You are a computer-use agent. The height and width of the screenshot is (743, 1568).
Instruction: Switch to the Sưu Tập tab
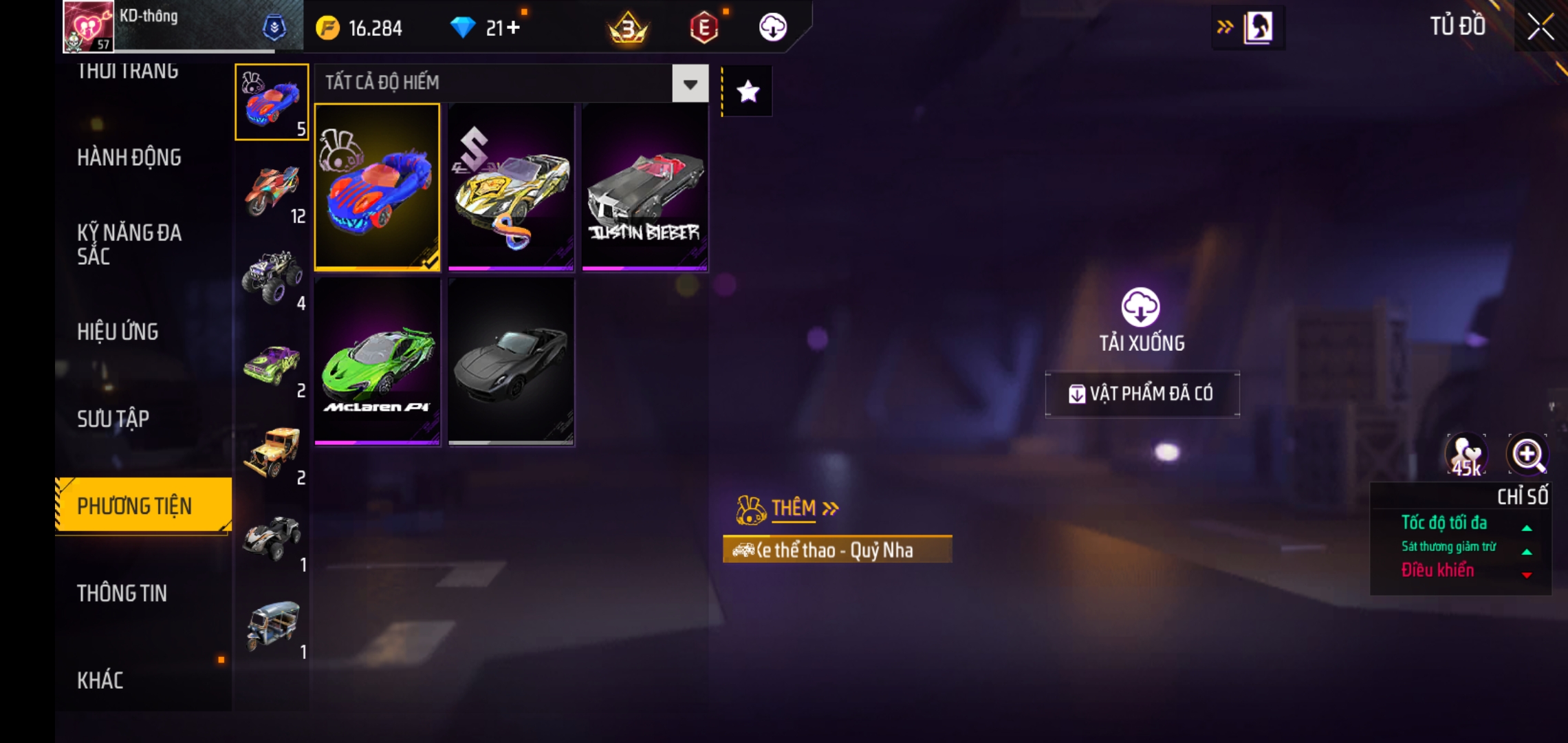click(x=113, y=419)
